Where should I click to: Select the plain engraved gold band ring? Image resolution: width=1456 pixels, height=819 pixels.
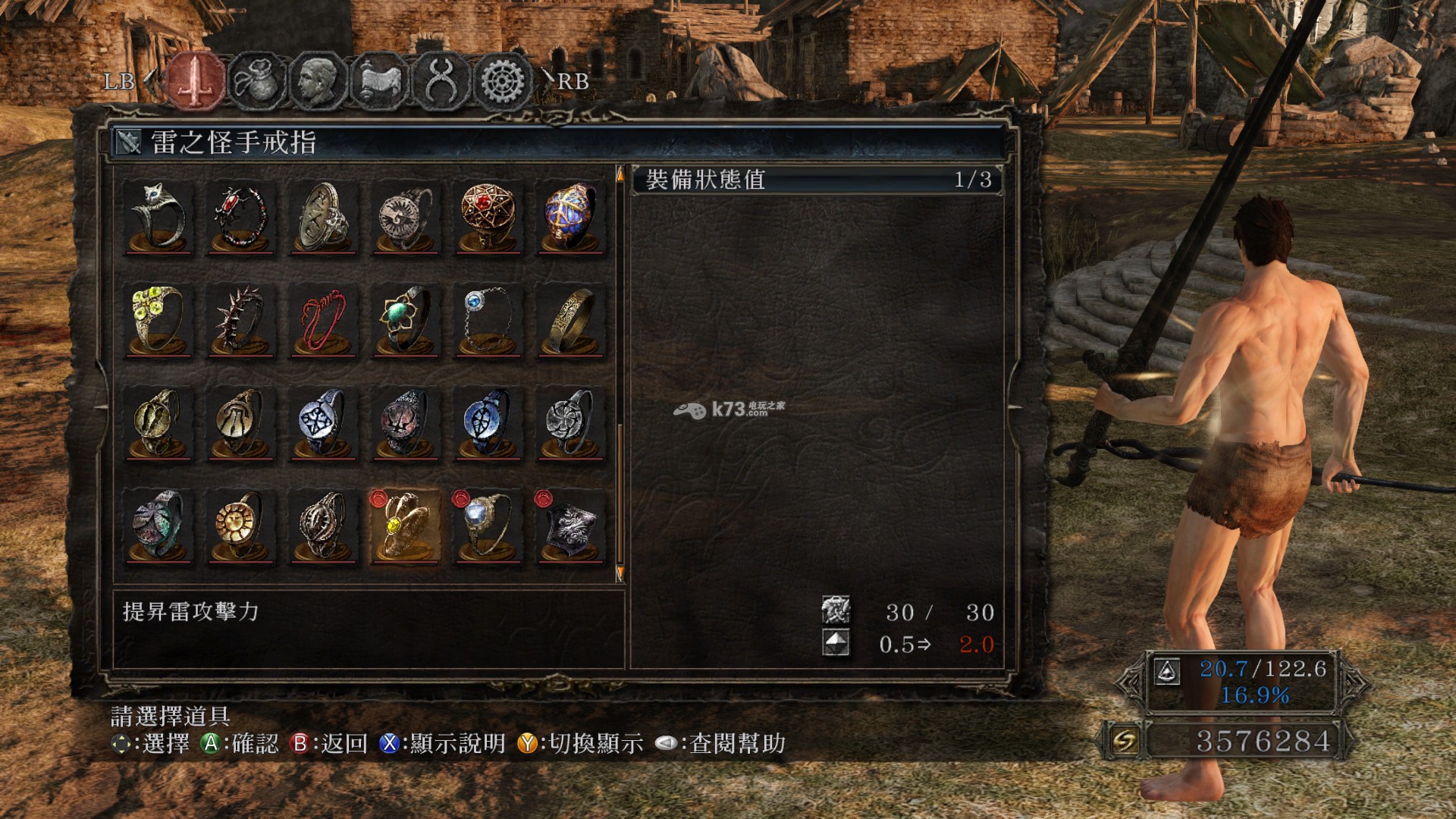[570, 320]
